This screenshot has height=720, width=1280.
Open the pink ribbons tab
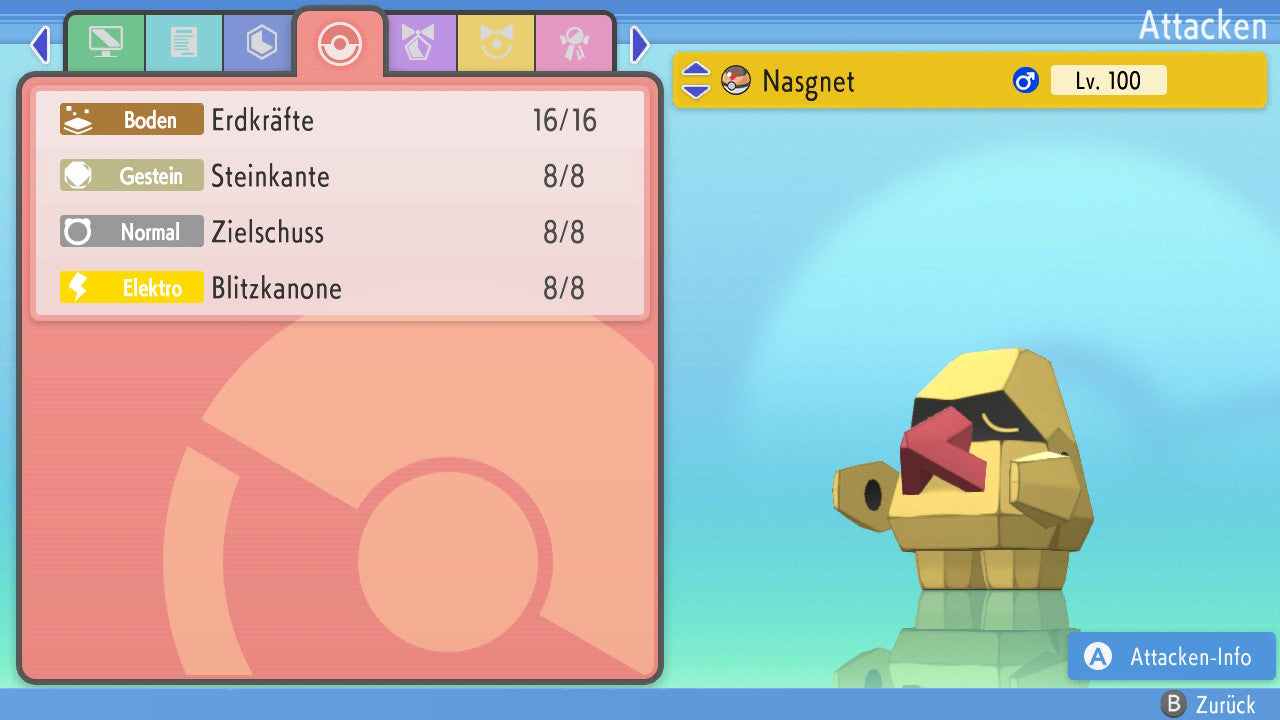pyautogui.click(x=575, y=43)
